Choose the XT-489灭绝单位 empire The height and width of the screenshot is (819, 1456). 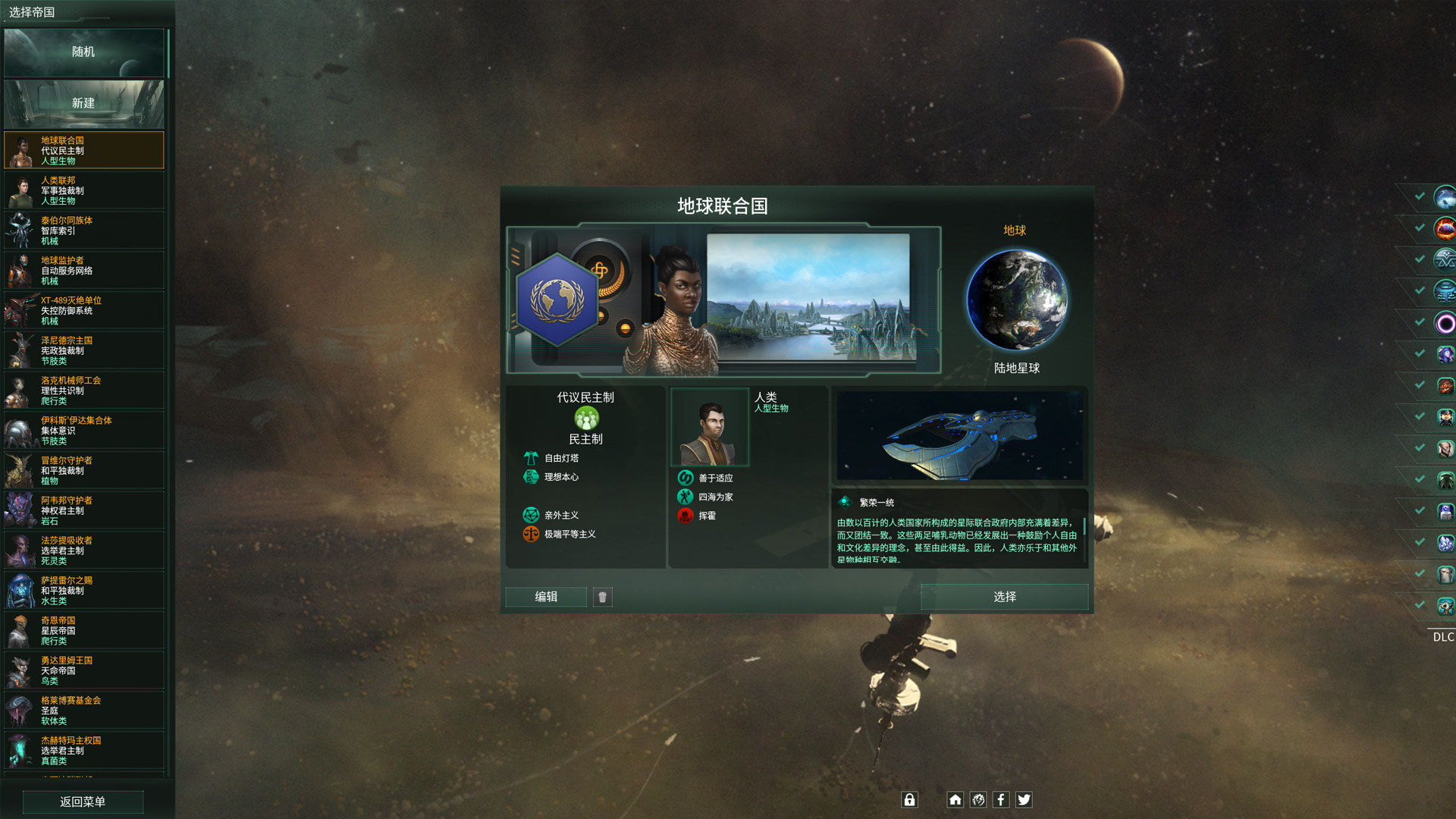coord(83,311)
